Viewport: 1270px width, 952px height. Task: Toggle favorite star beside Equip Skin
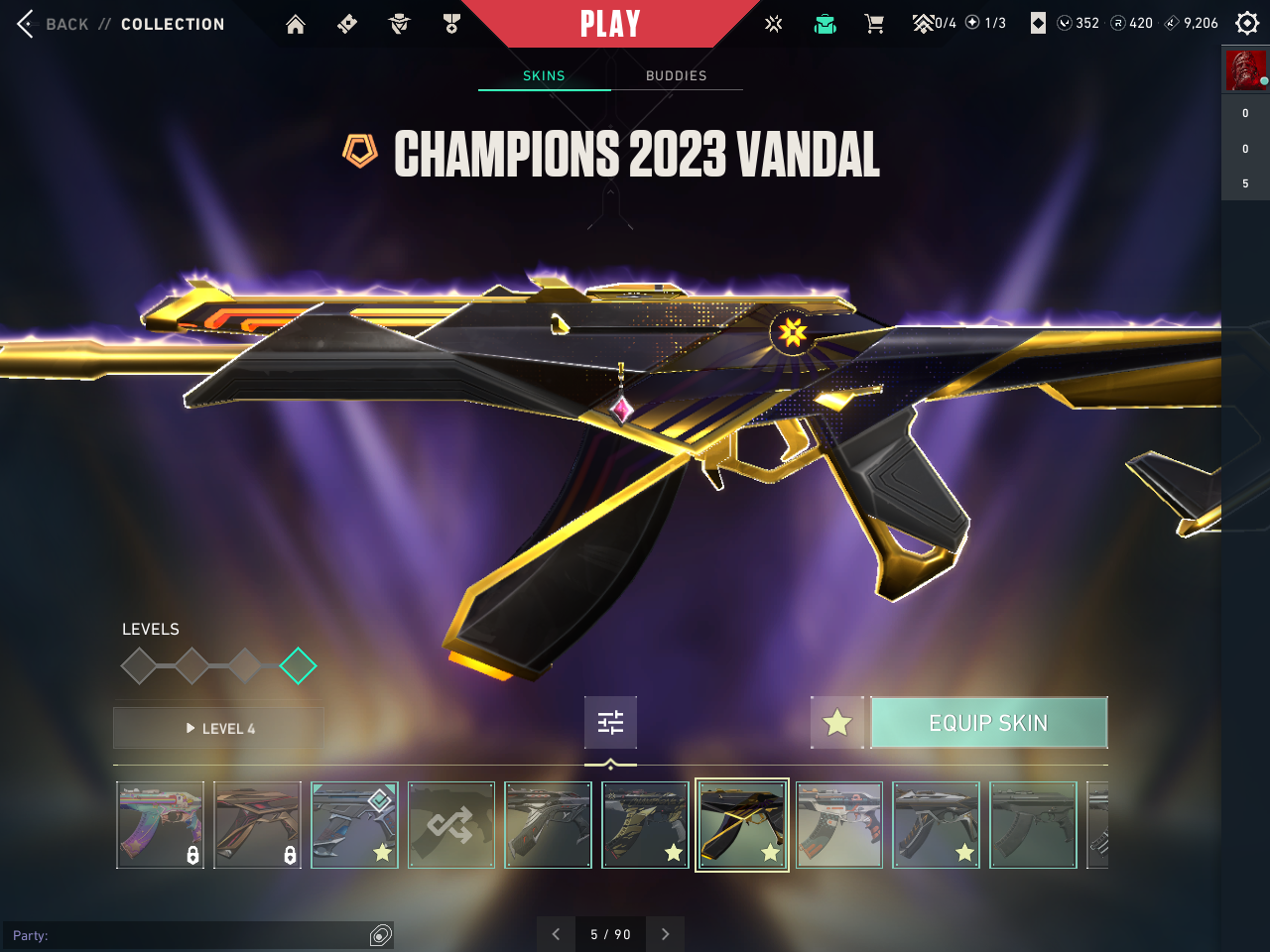click(x=837, y=723)
